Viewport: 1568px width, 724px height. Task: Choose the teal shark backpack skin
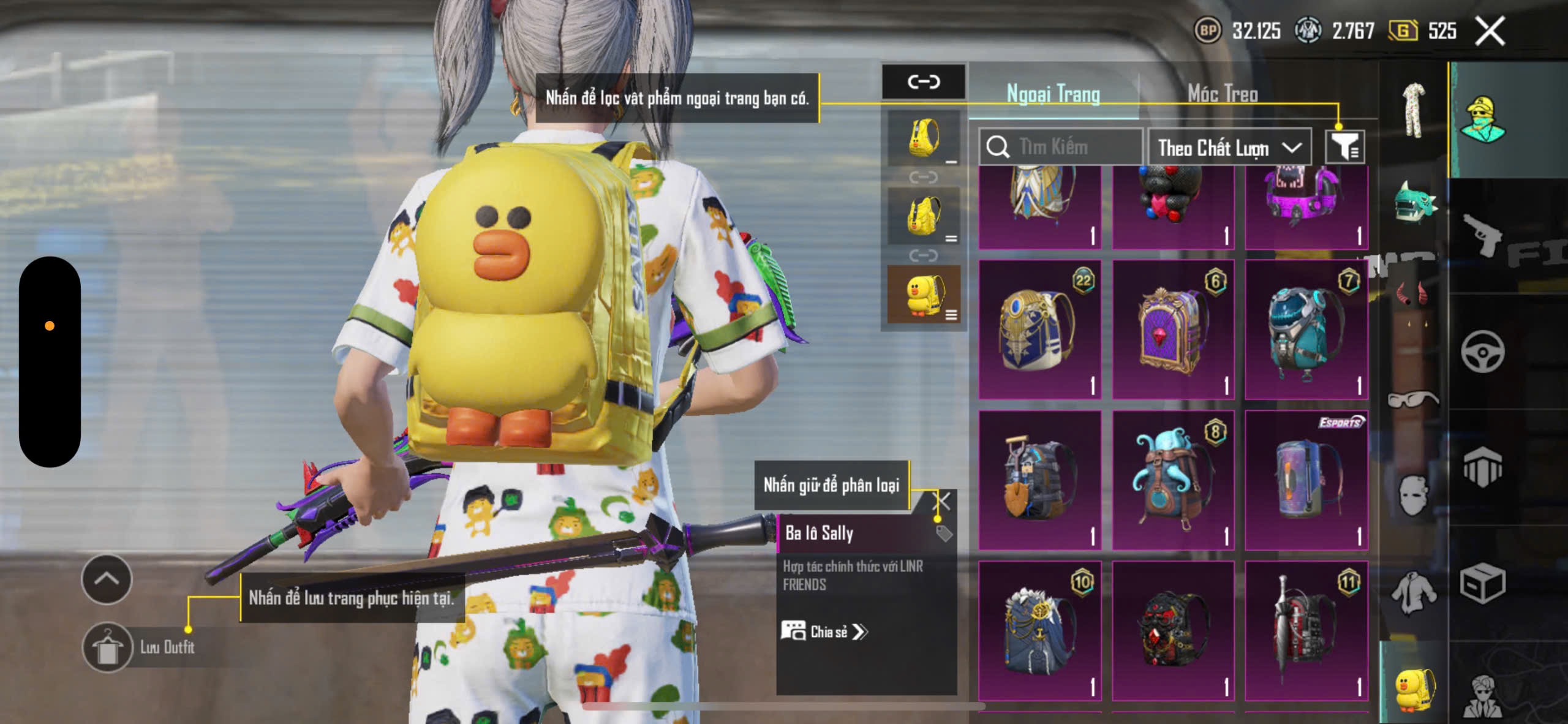(x=1306, y=330)
